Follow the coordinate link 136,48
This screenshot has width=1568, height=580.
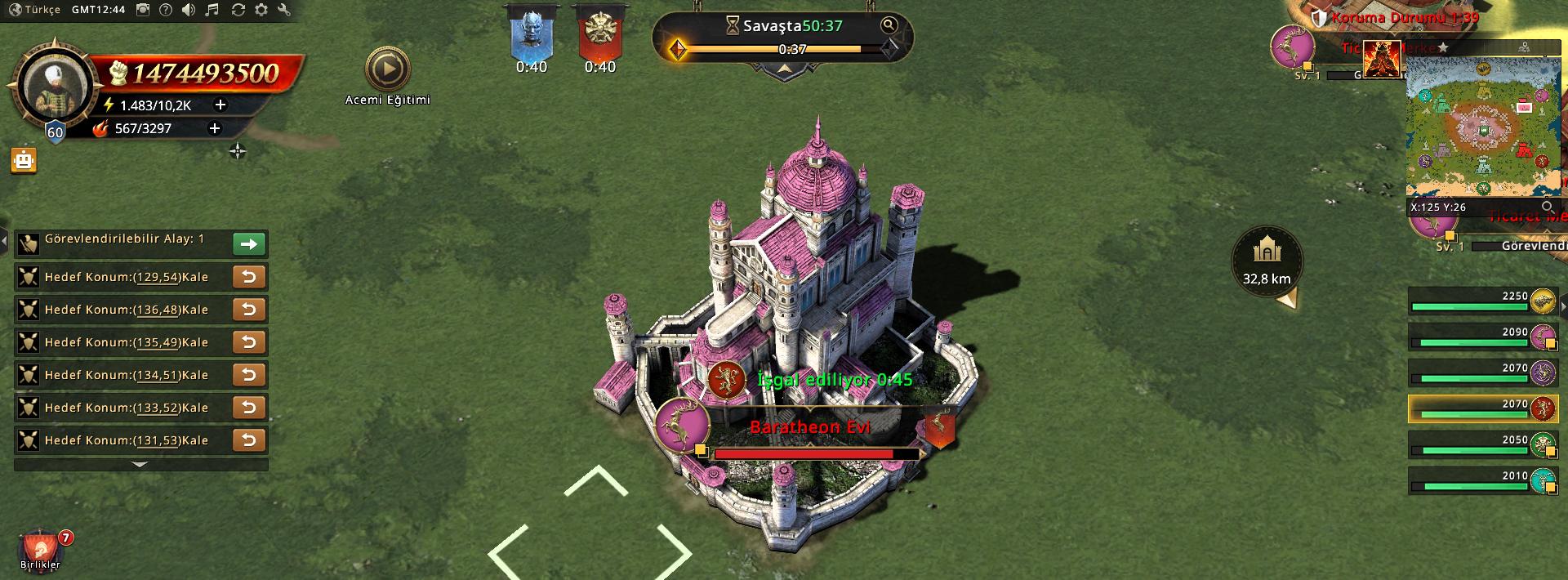click(158, 310)
